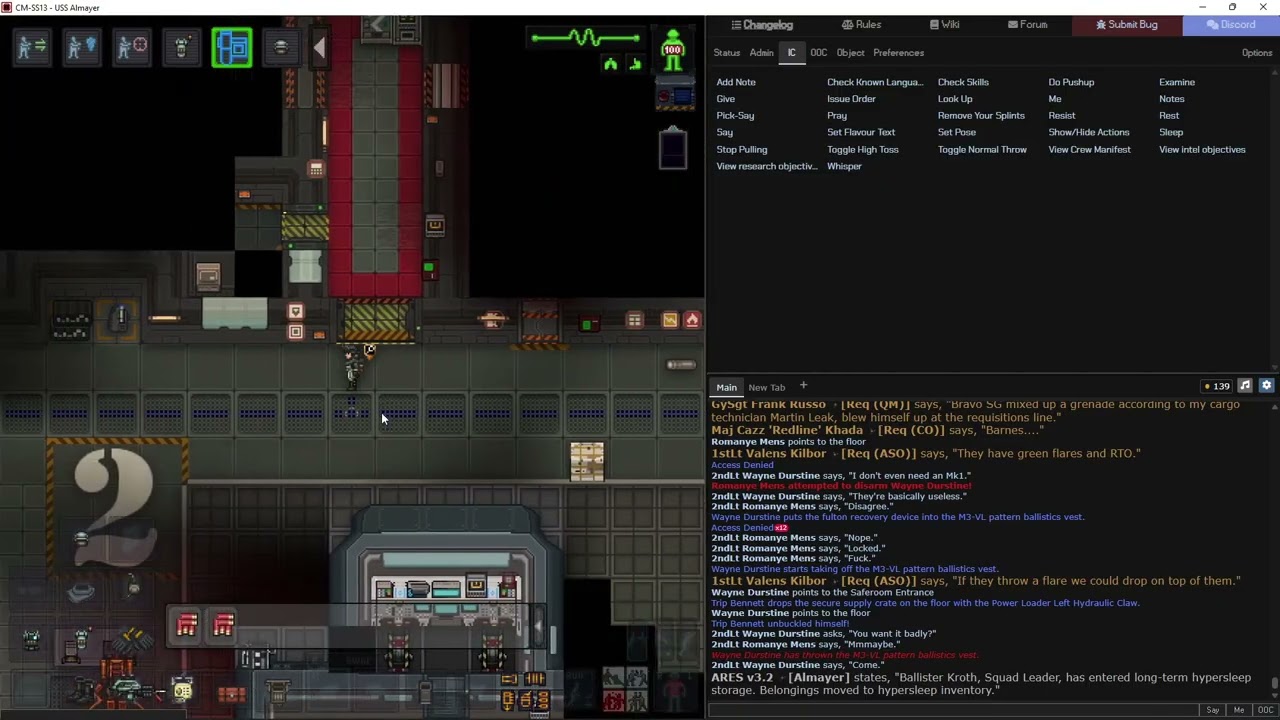Open the Wiki link
The width and height of the screenshot is (1280, 720).
coord(945,25)
